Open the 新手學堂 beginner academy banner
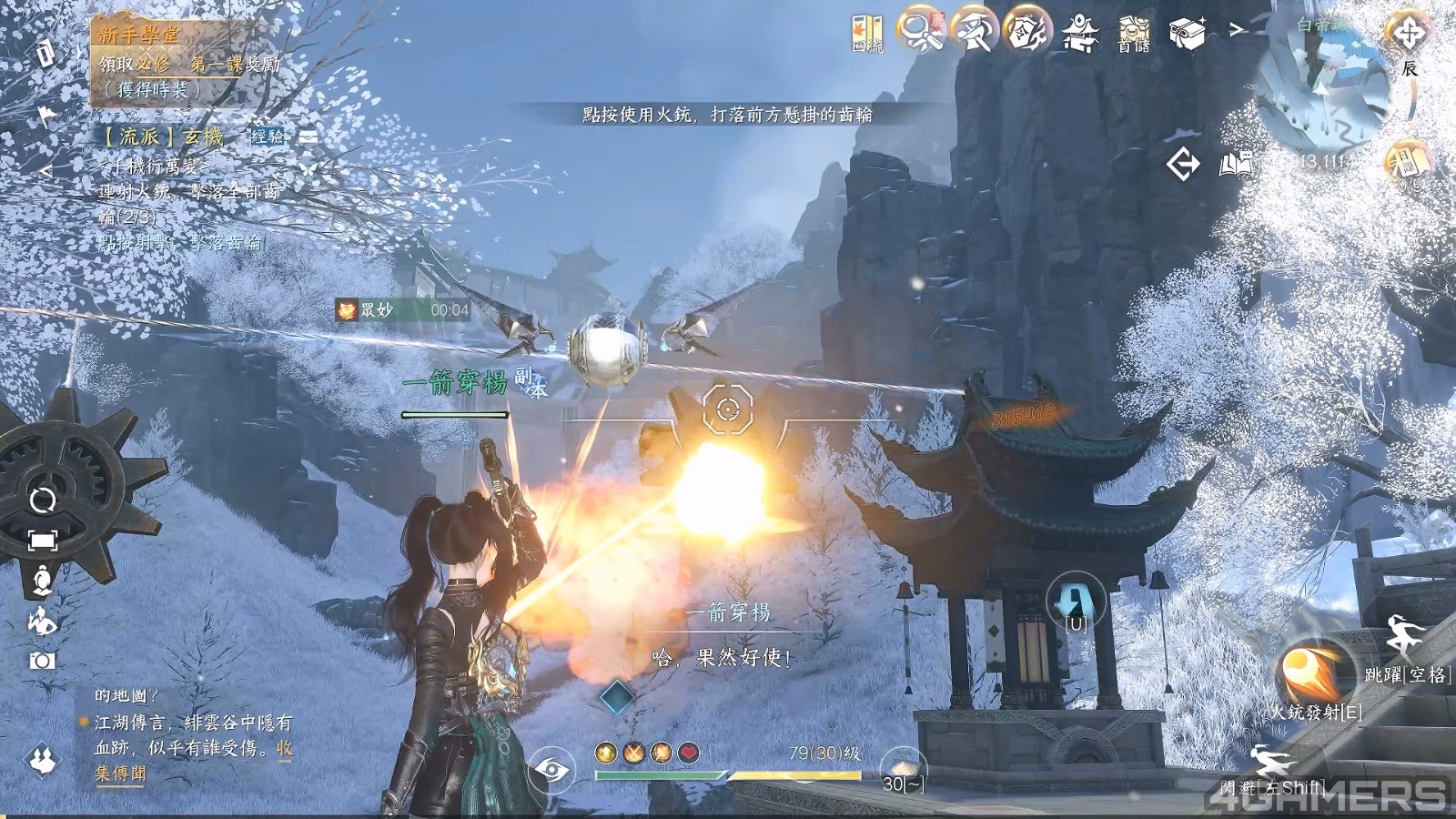Viewport: 1456px width, 819px height. 140,35
